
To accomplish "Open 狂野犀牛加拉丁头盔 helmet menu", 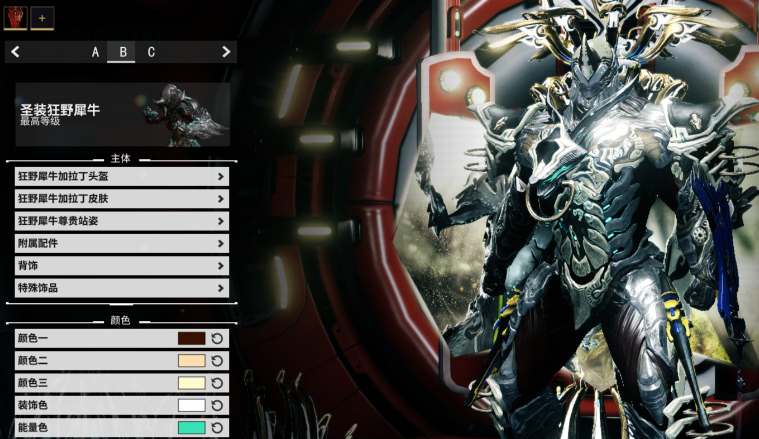I will tap(122, 176).
